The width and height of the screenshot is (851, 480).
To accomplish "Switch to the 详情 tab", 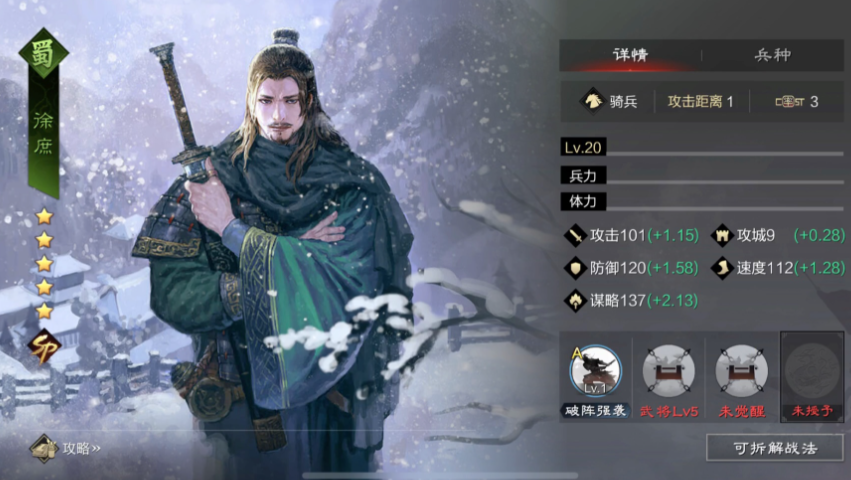I will tap(630, 55).
